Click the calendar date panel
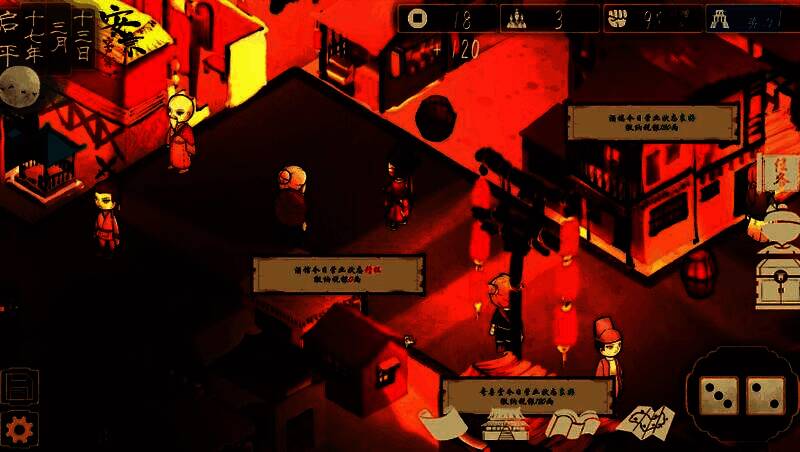The height and width of the screenshot is (452, 800). tap(48, 35)
